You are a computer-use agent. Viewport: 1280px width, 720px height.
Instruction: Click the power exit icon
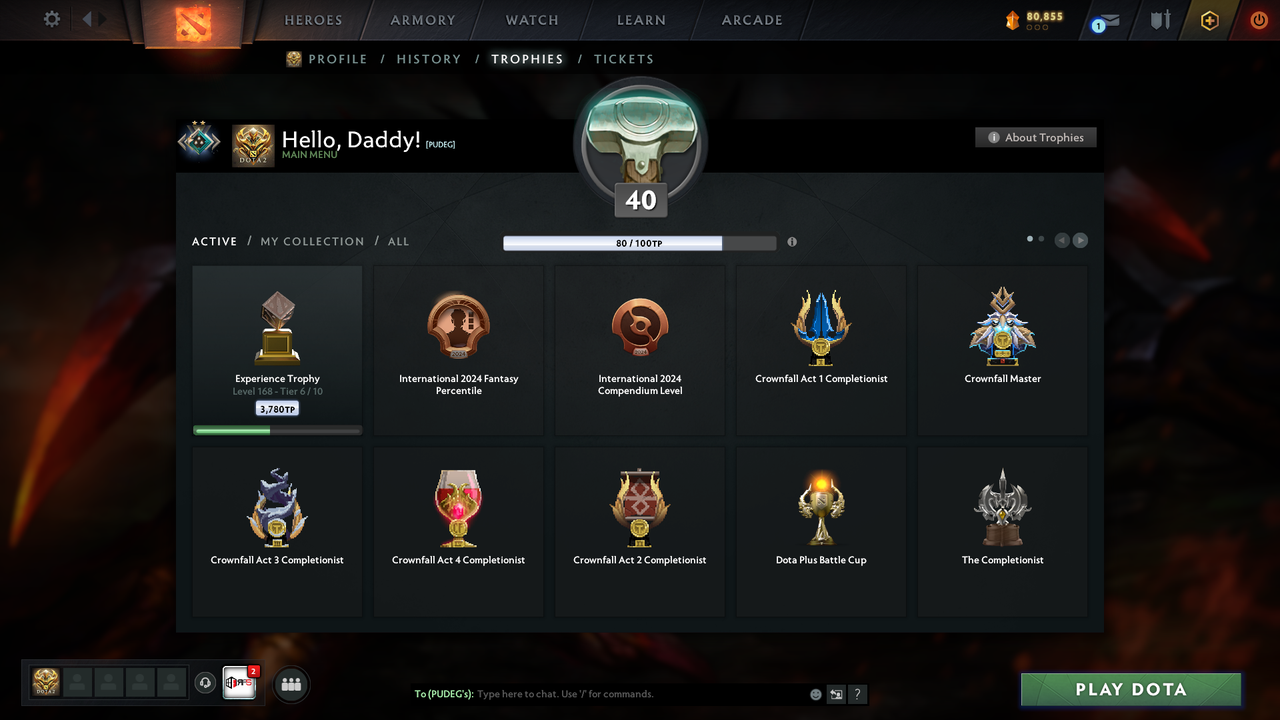pyautogui.click(x=1259, y=19)
